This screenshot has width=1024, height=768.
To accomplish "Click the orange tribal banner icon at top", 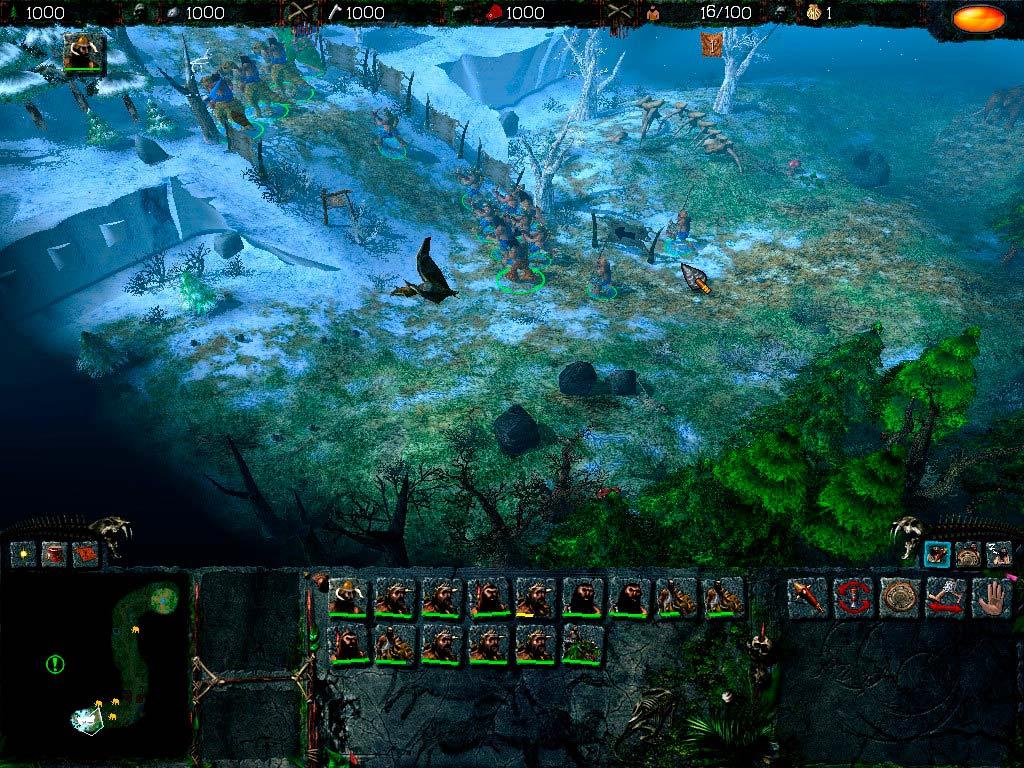I will pos(711,44).
